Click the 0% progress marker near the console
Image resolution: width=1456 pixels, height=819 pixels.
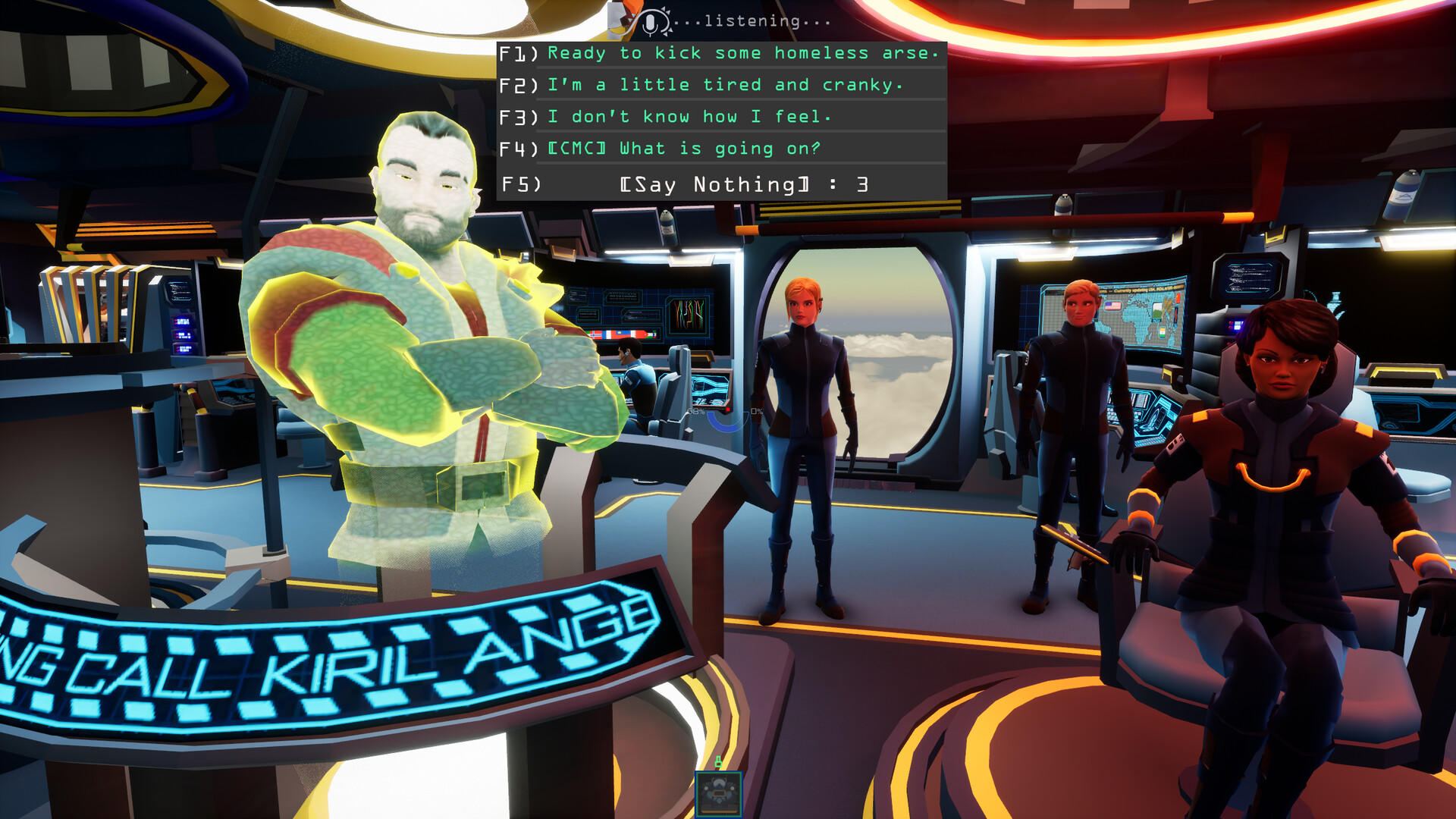(755, 411)
